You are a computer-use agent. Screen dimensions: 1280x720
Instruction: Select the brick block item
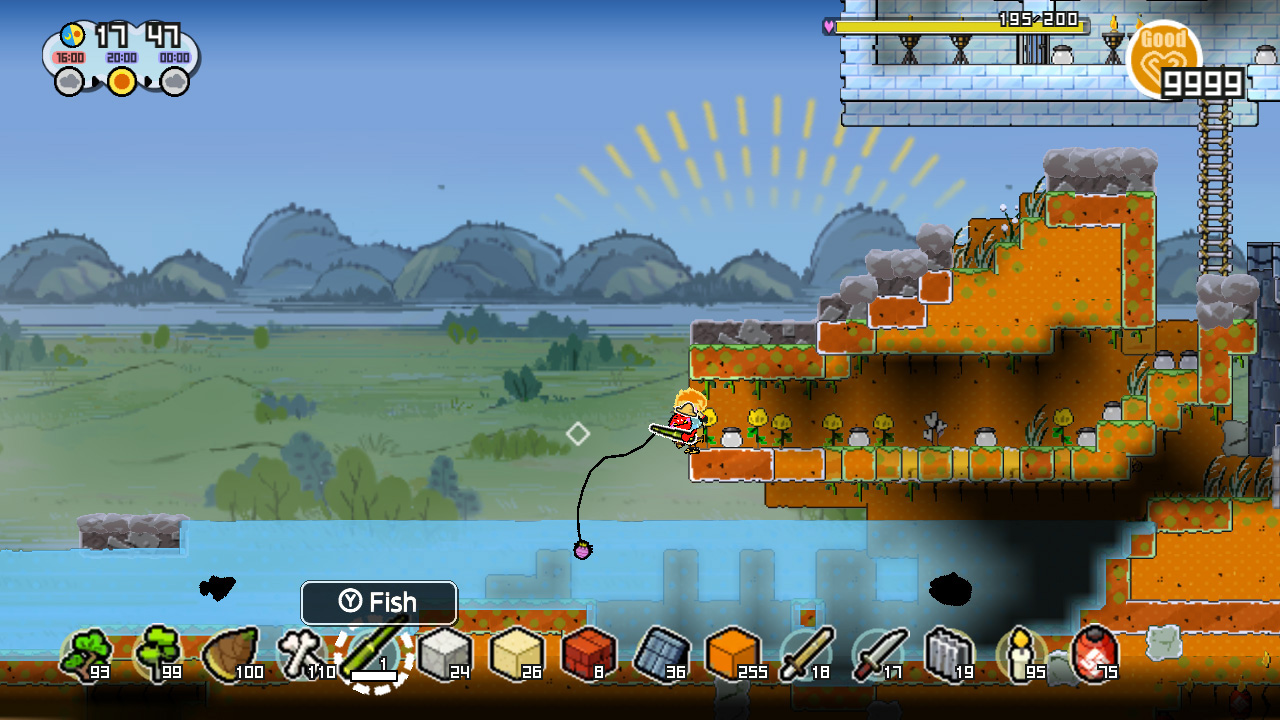590,655
